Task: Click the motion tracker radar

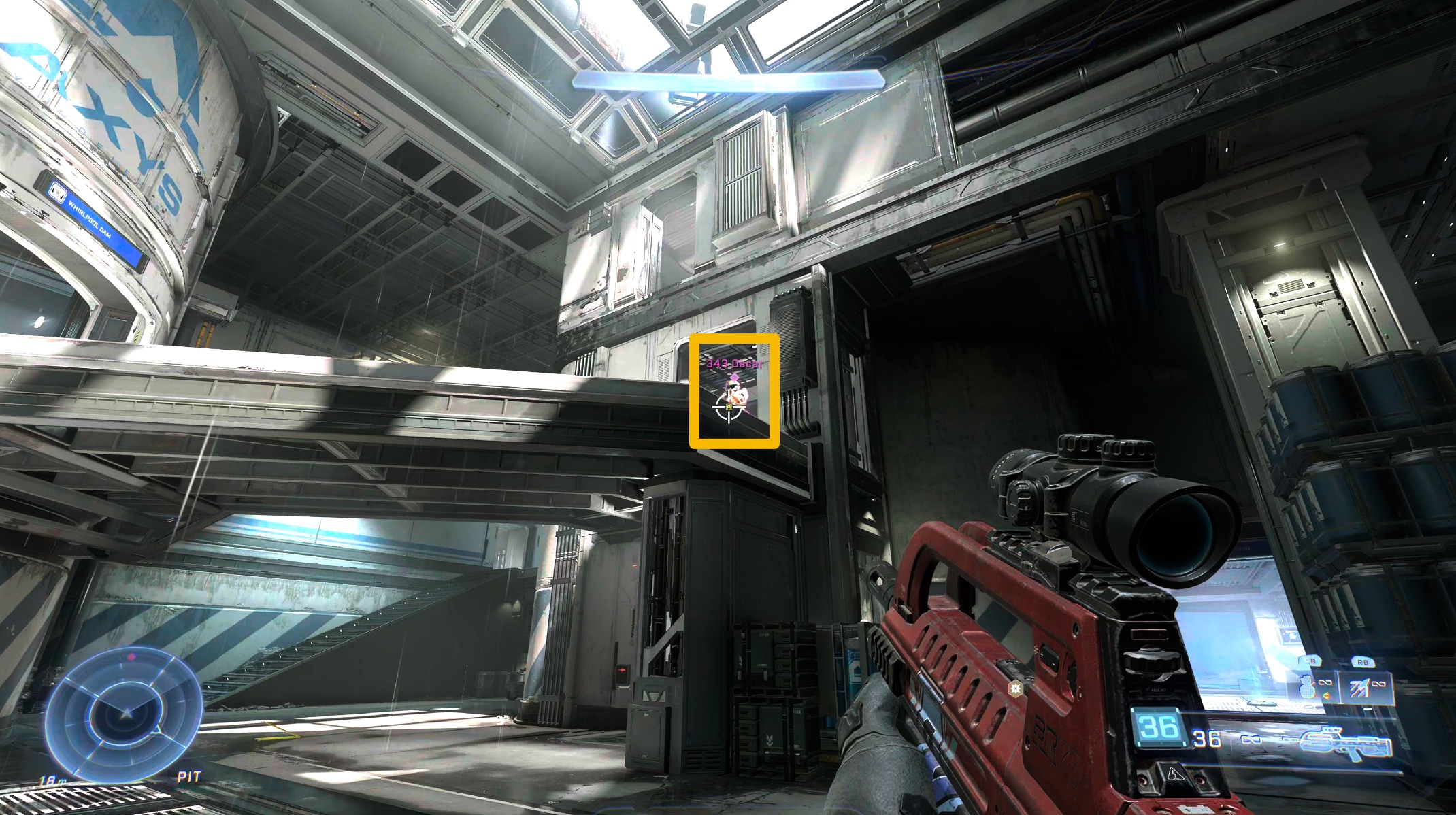Action: coord(125,714)
